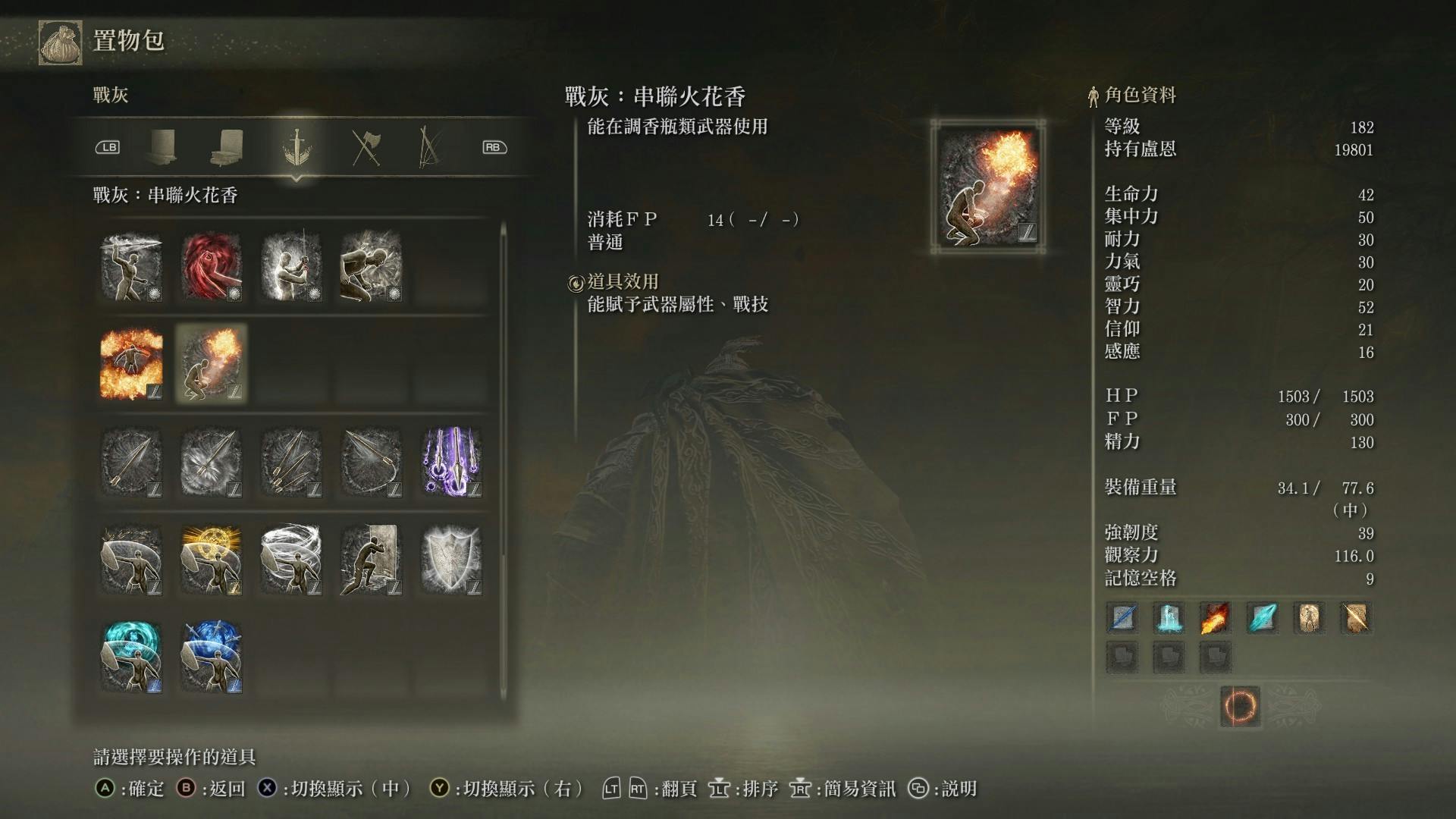Screen dimensions: 1456x819
Task: Select the highlighted Chain Spark fragrance ash
Action: pyautogui.click(x=212, y=364)
